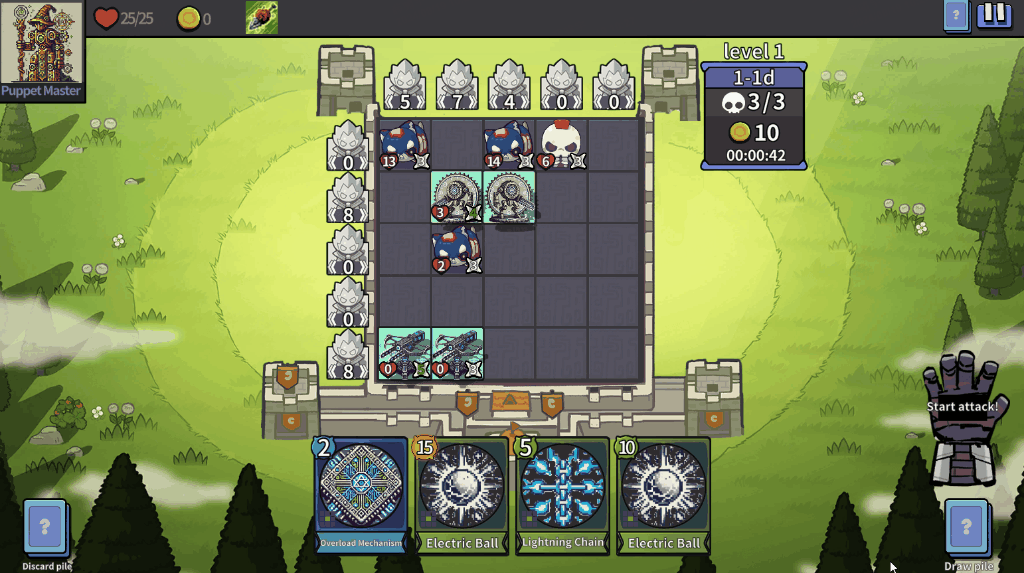Select the white skull enemy tile

[561, 145]
